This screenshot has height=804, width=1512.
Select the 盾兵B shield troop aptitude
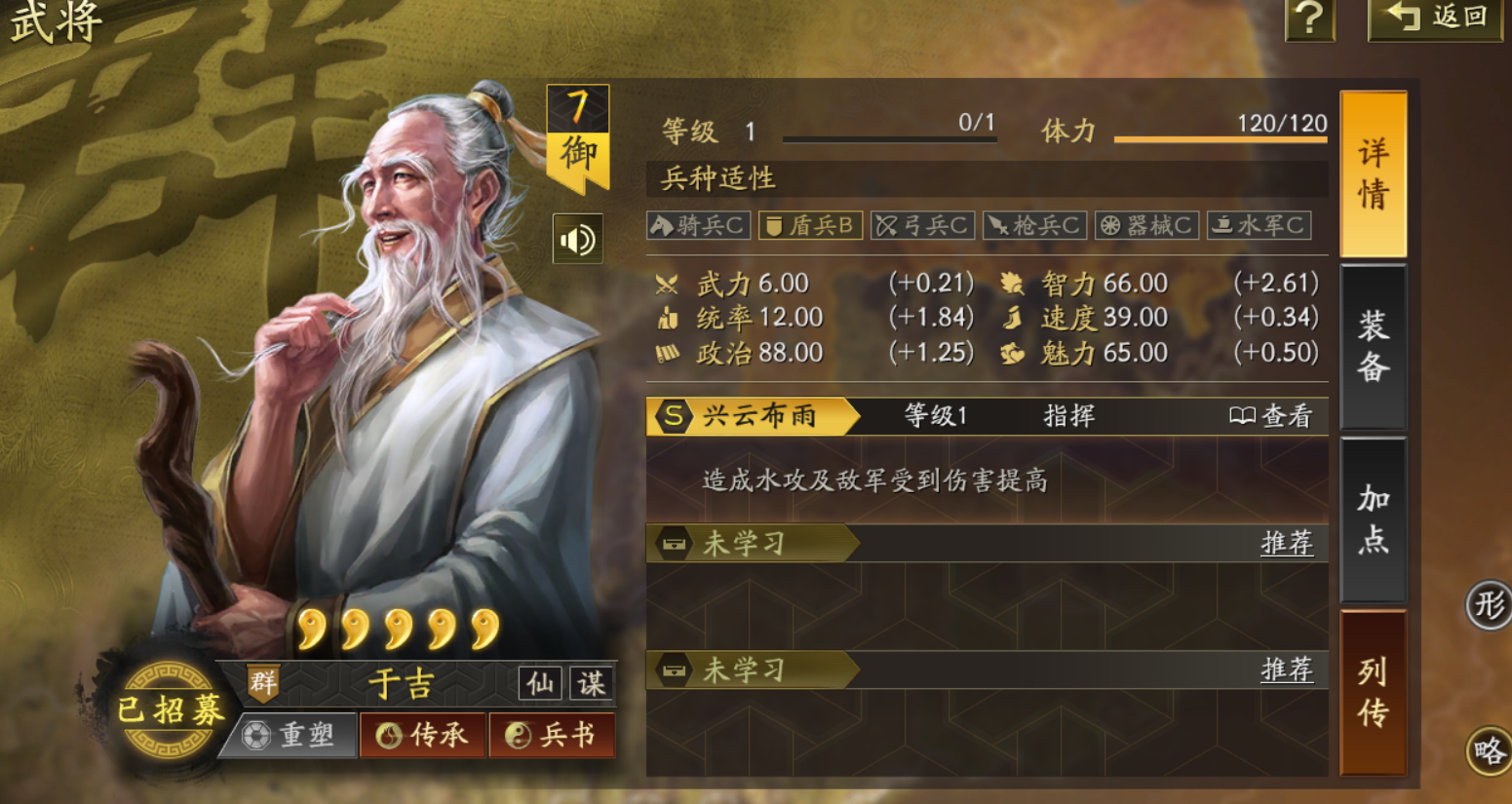810,224
